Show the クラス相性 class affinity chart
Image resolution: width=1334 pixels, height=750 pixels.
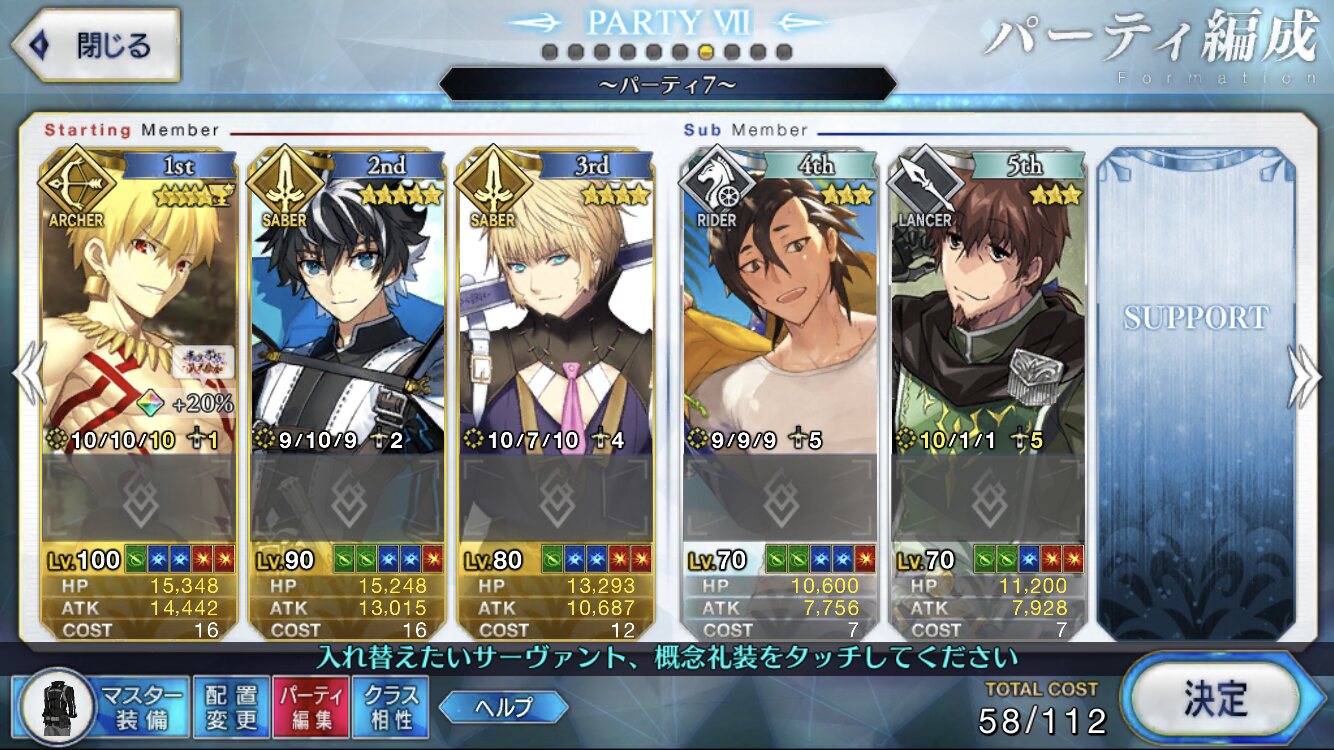390,706
